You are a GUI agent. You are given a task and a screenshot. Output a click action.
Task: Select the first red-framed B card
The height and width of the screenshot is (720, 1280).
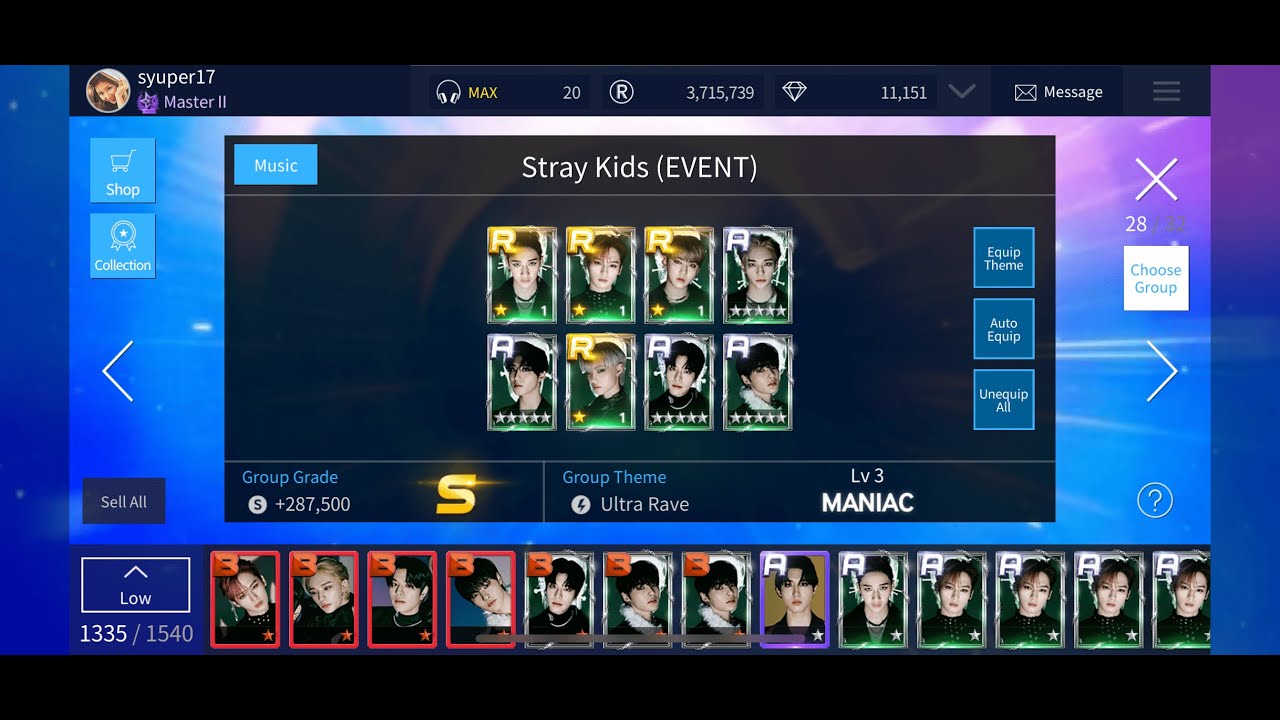click(245, 599)
